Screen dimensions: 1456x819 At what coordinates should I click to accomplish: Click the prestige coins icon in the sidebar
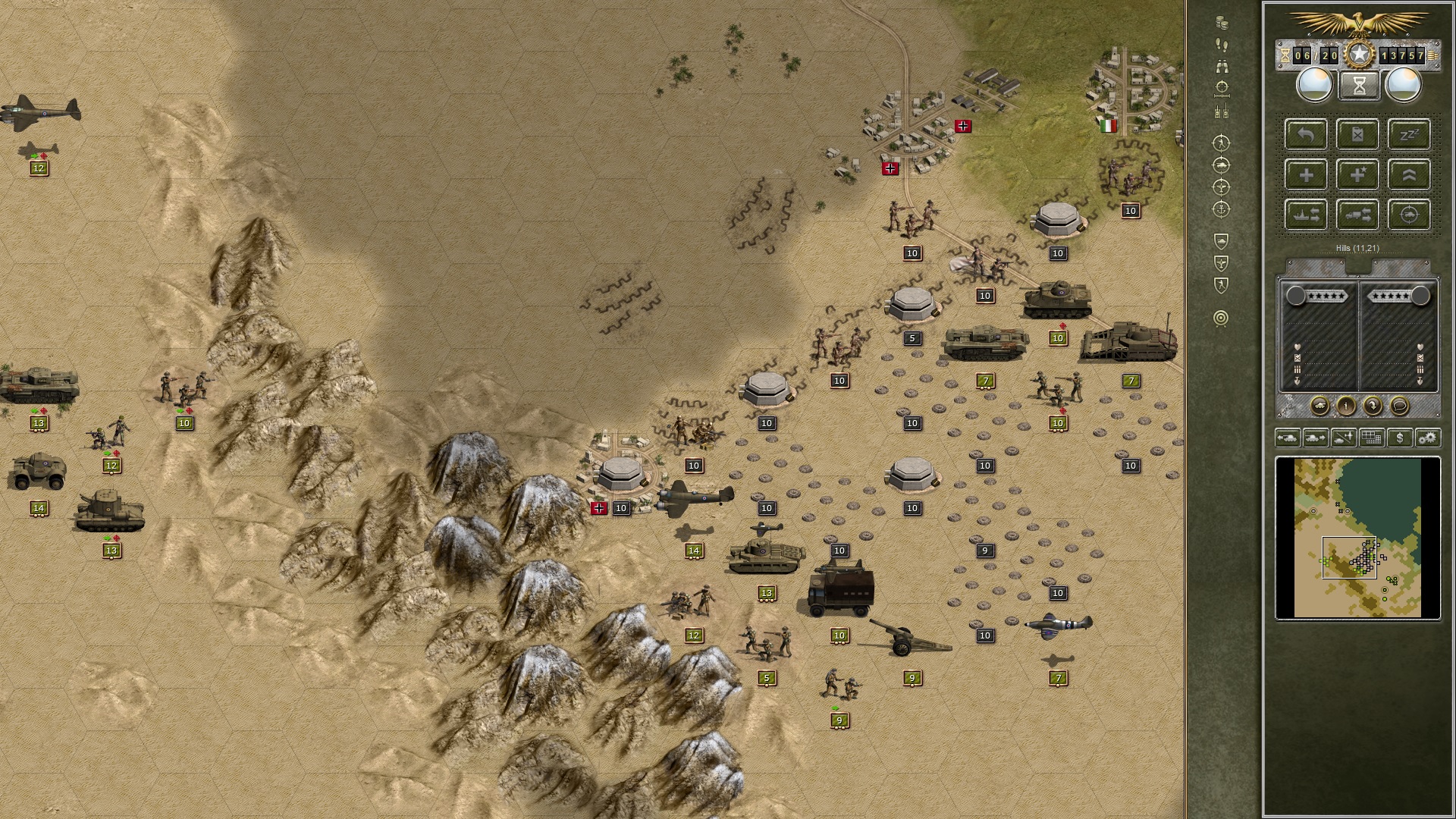tap(1222, 23)
